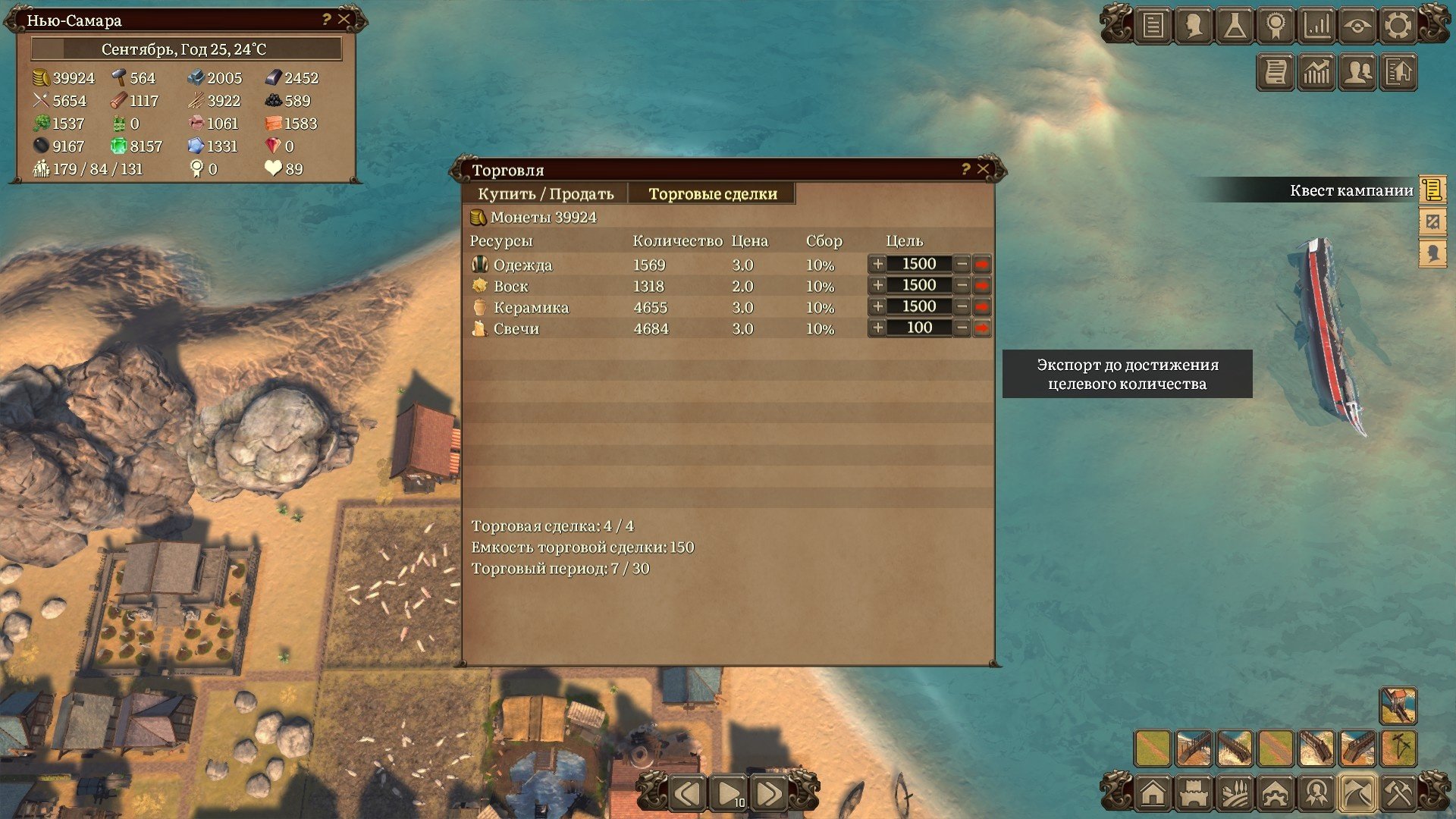The image size is (1456, 819).
Task: Open the settings gear menu
Action: (x=1398, y=26)
